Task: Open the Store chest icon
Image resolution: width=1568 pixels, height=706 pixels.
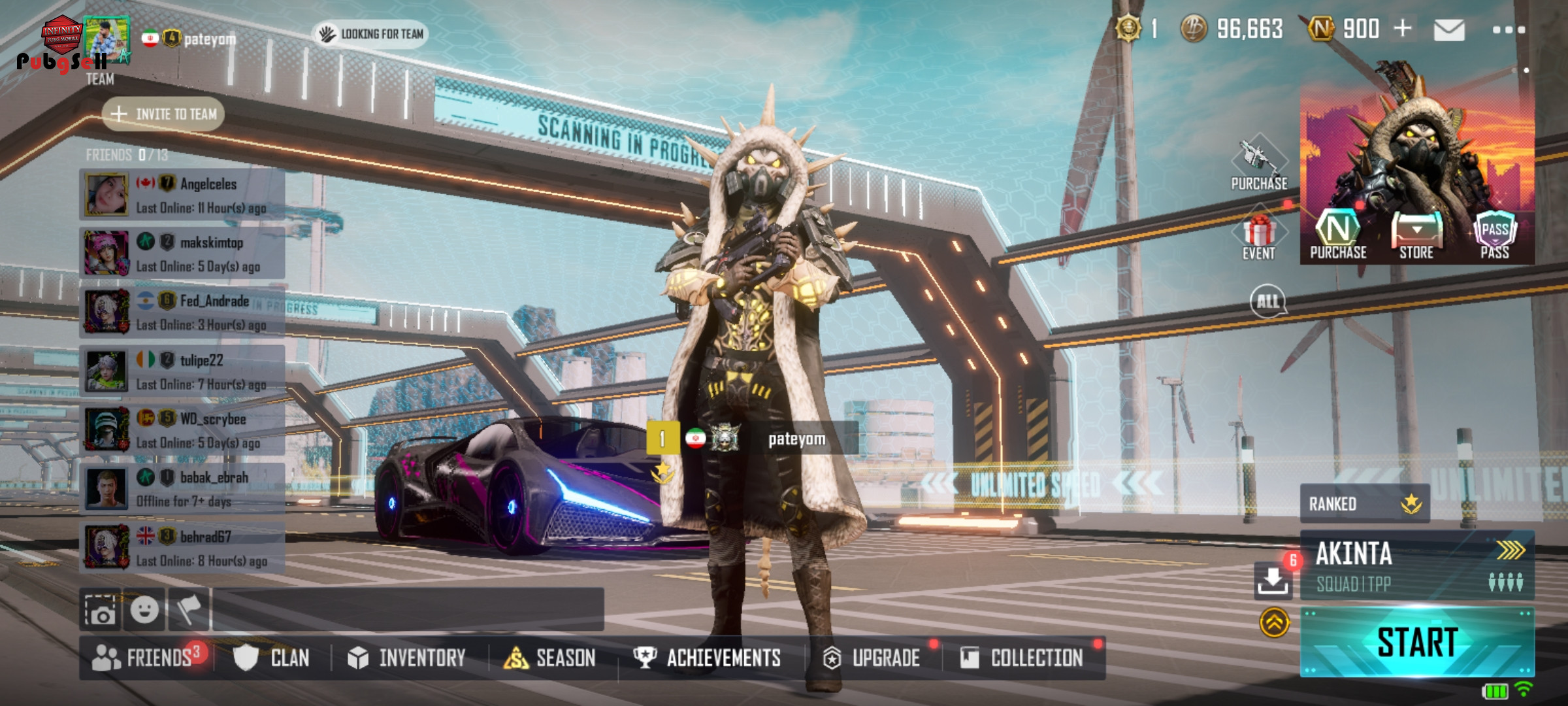Action: coord(1416,237)
